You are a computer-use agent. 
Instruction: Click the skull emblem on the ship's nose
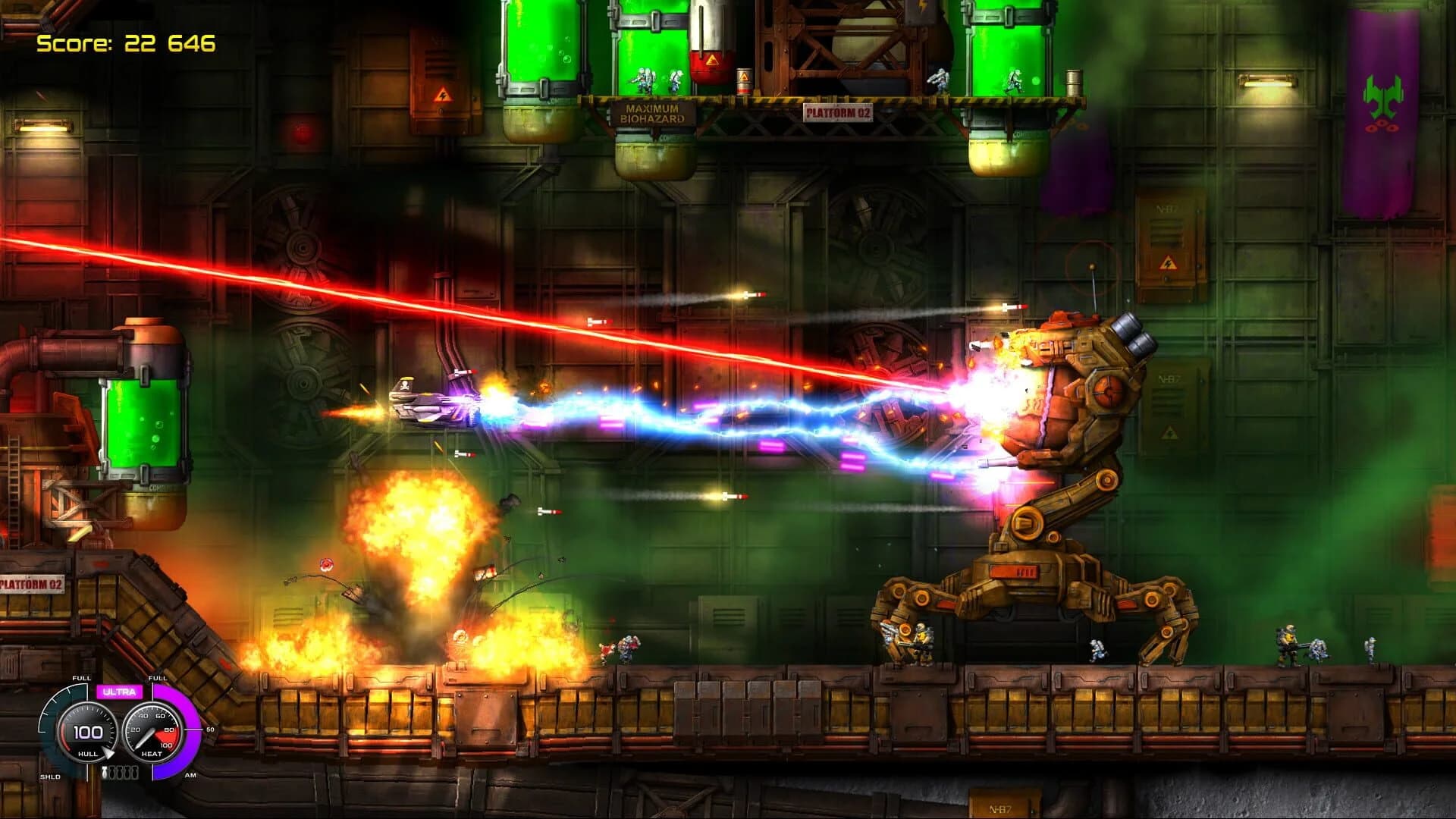click(405, 385)
